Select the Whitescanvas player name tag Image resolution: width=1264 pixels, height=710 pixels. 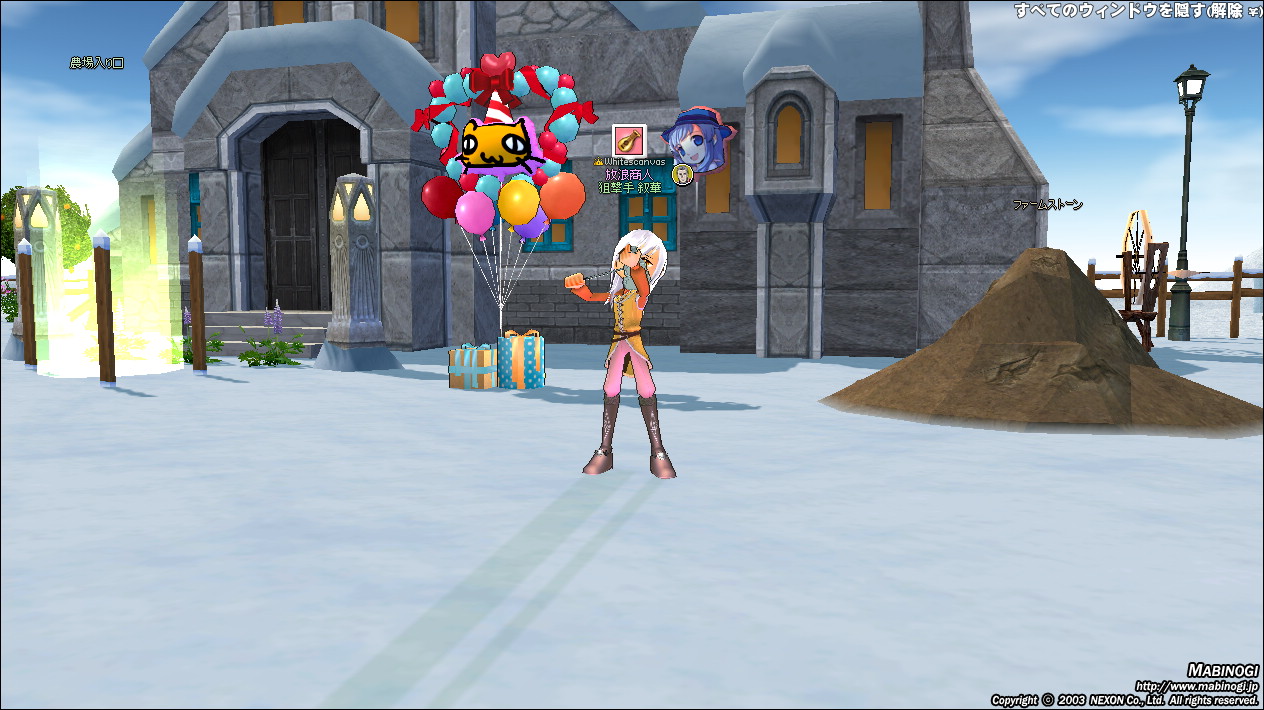point(634,161)
